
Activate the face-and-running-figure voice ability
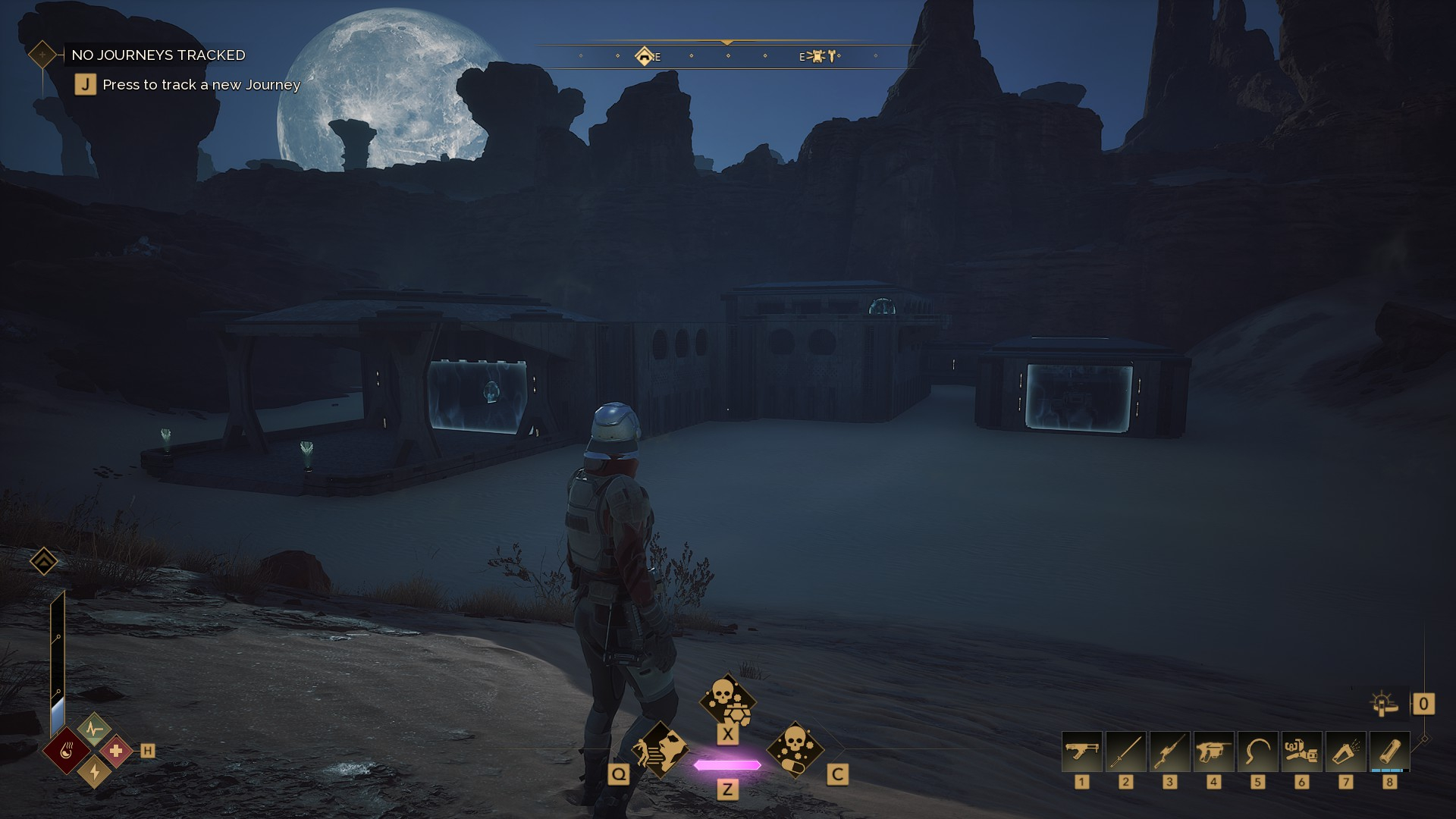pos(660,749)
